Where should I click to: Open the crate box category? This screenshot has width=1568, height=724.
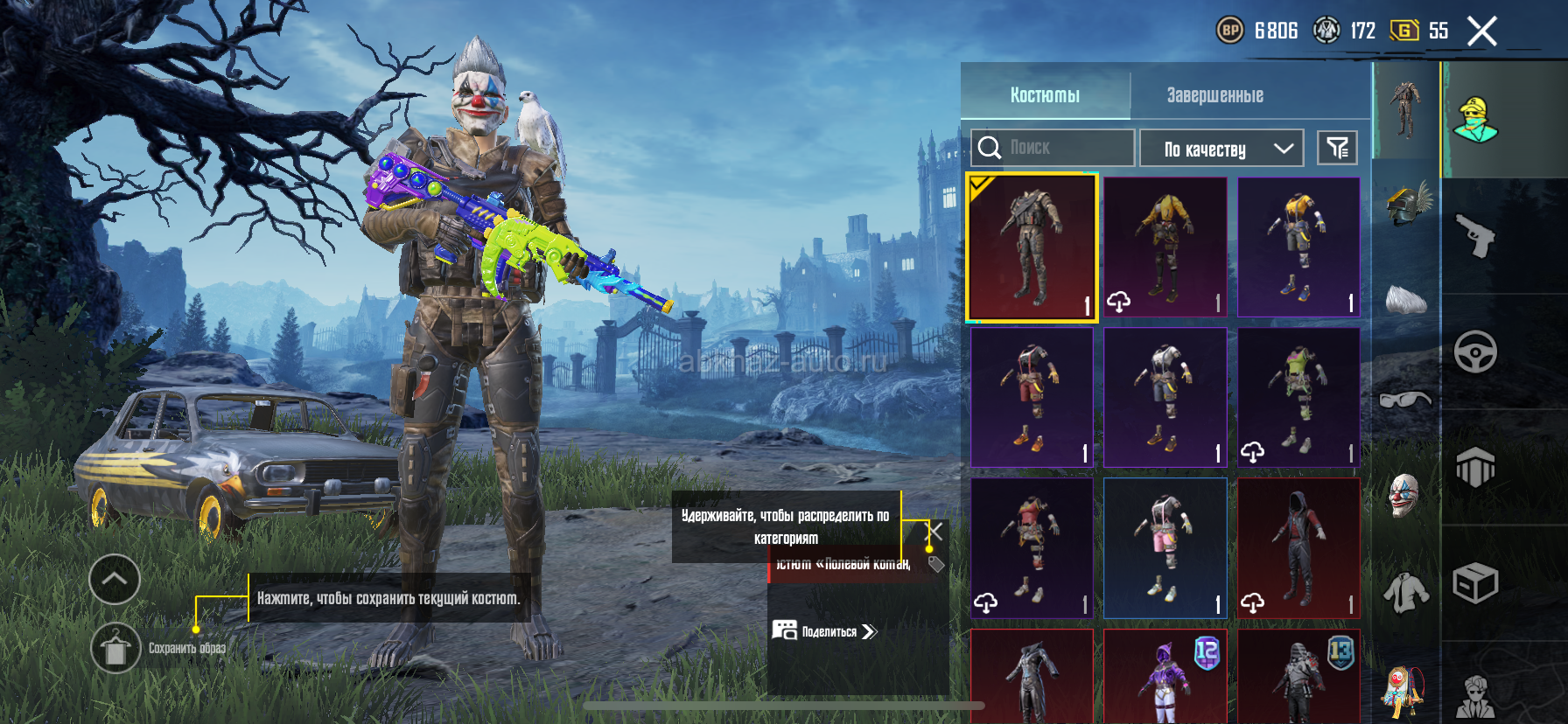(x=1475, y=583)
